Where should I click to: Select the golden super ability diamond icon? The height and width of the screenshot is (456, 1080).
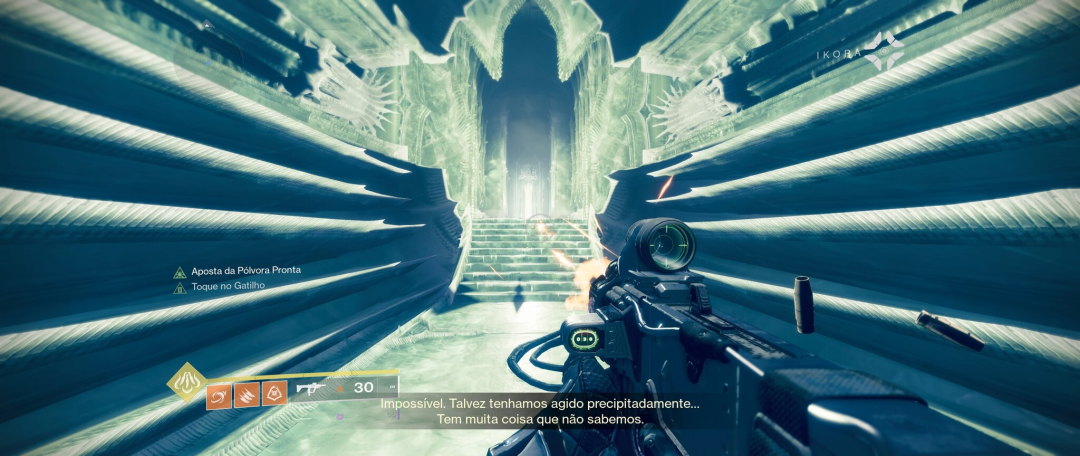point(187,381)
